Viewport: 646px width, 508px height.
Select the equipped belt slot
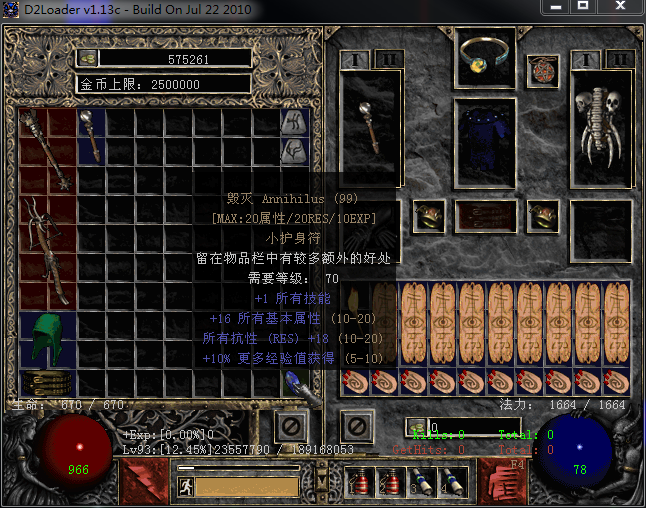[x=485, y=215]
